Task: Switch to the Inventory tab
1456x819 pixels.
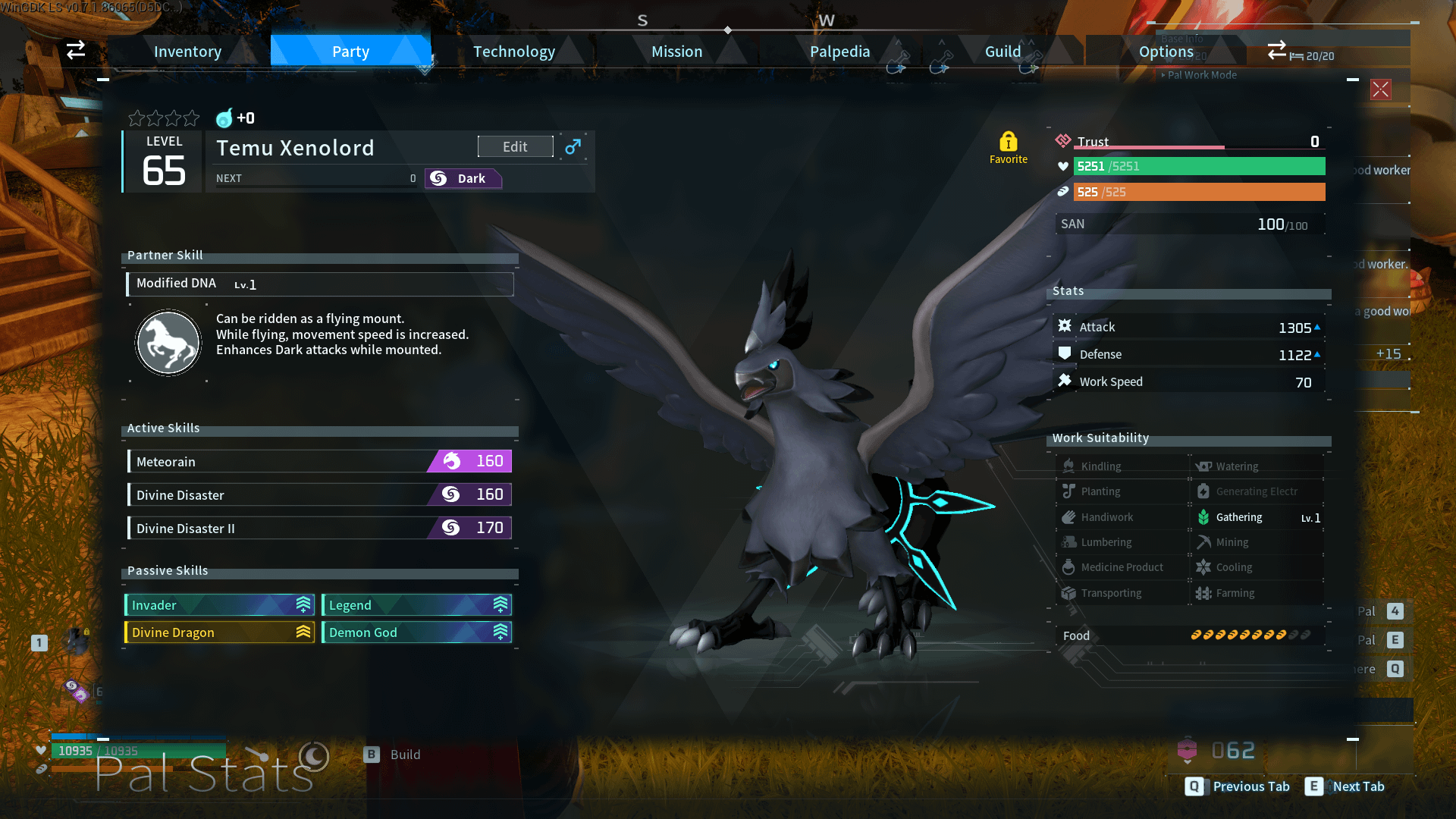Action: click(x=187, y=52)
